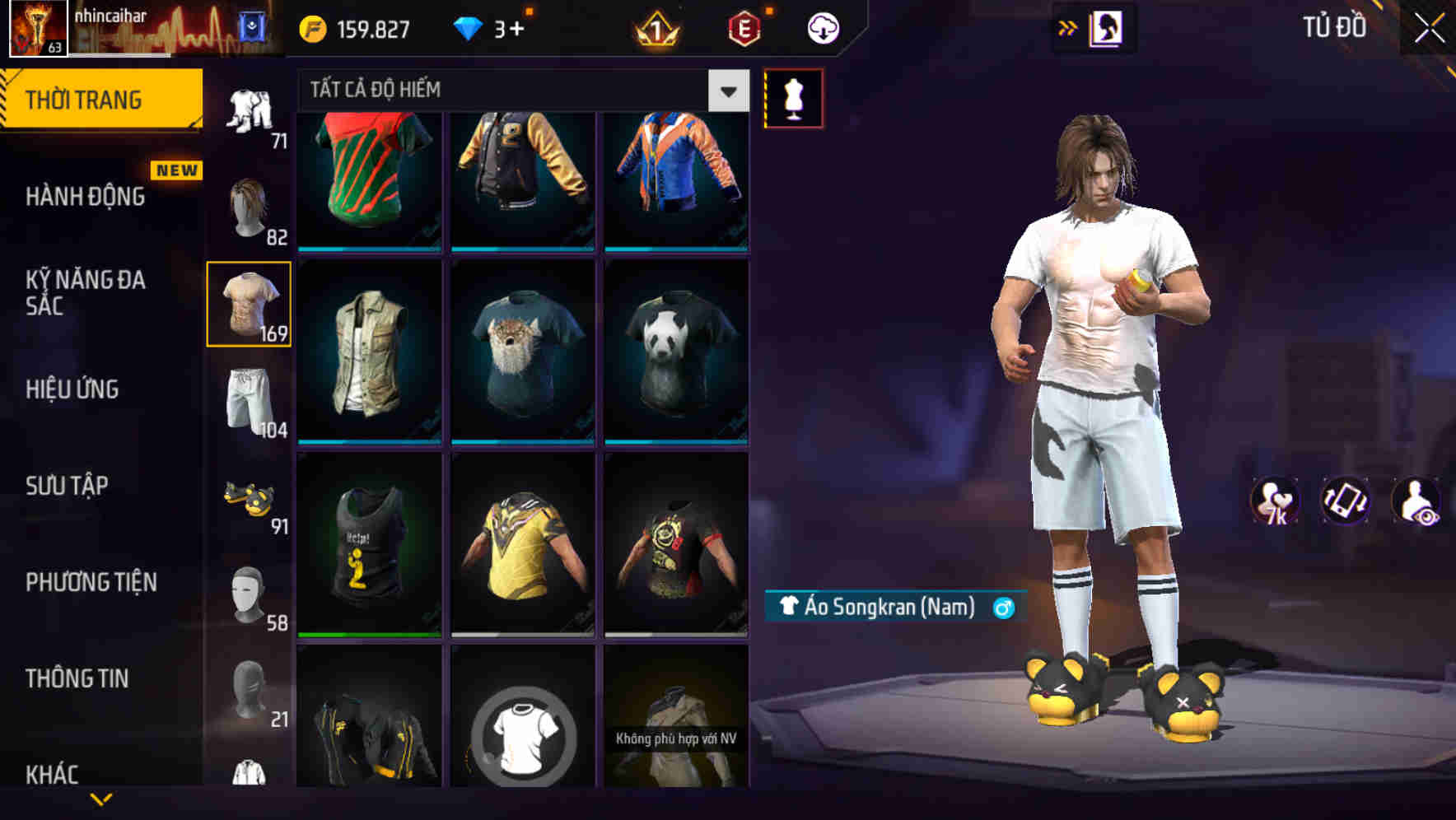Open the red Elite Pass 'E' badge
Viewport: 1456px width, 820px height.
tap(744, 26)
